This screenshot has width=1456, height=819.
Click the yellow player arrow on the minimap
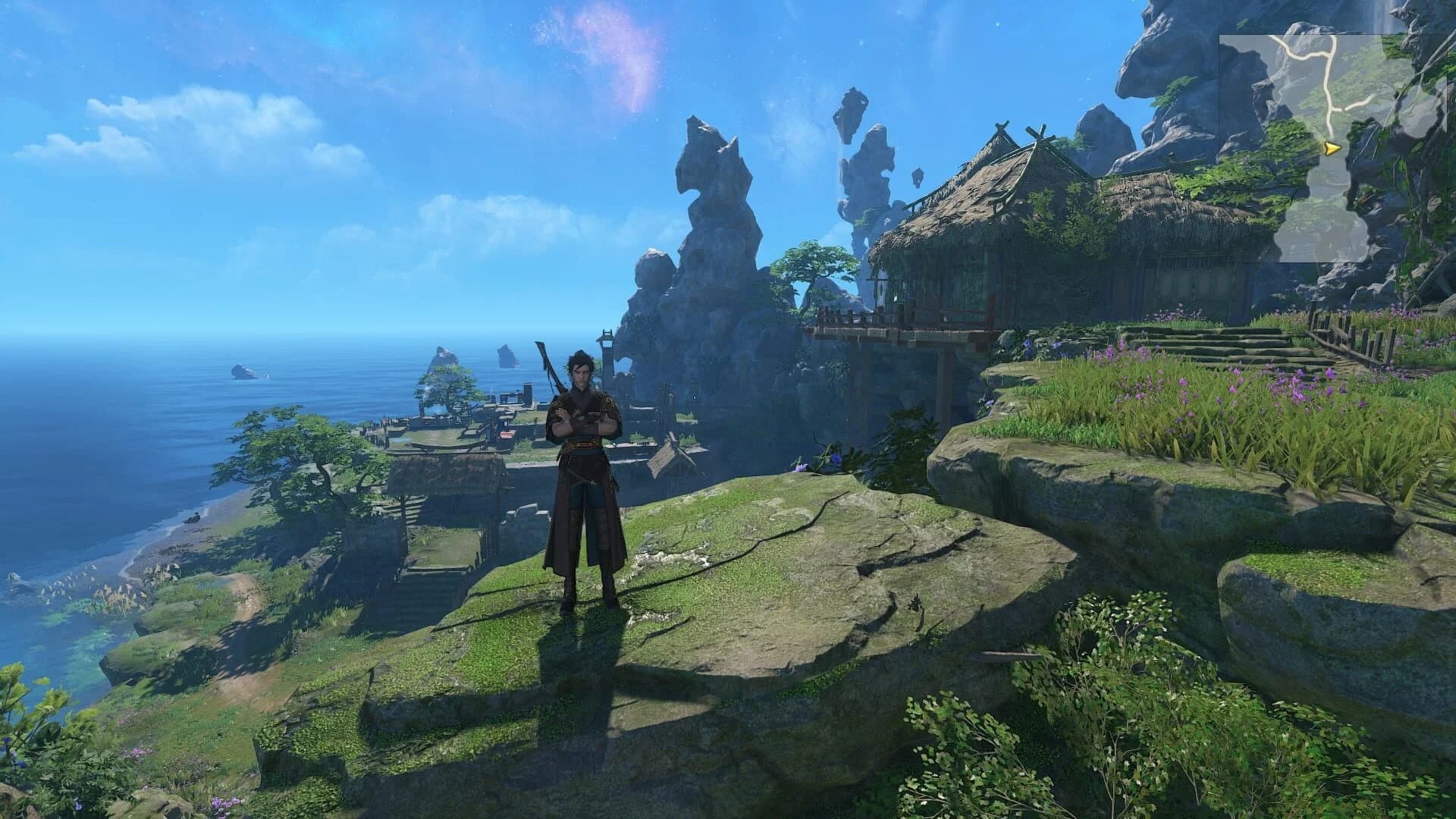tap(1332, 149)
